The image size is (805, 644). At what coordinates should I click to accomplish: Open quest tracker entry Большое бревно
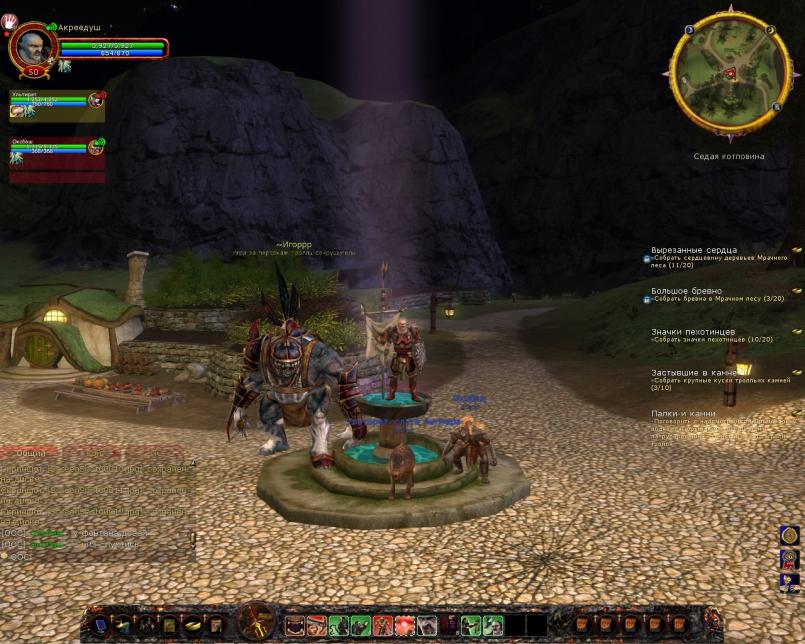686,291
